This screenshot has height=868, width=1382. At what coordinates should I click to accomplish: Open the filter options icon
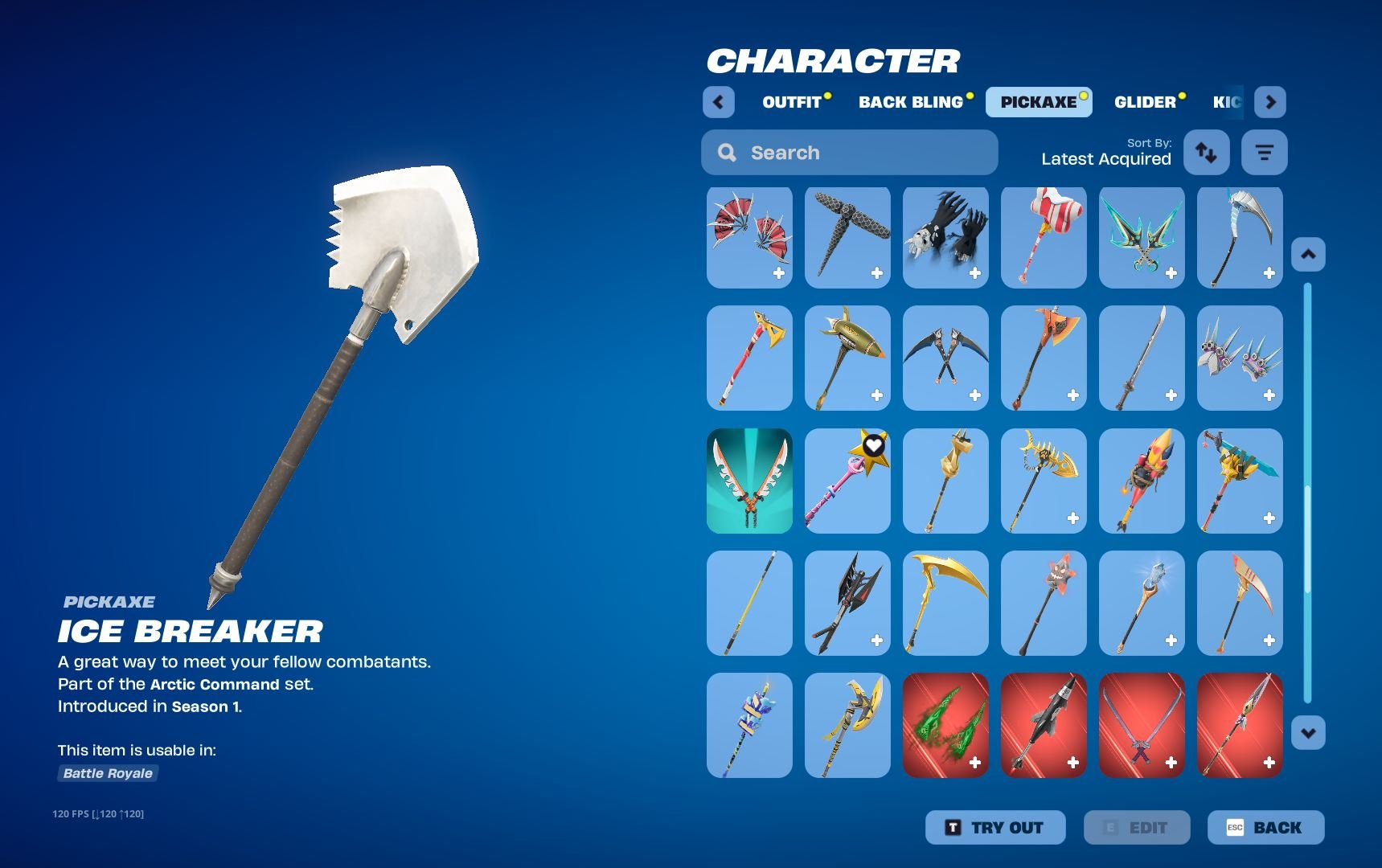click(x=1264, y=152)
